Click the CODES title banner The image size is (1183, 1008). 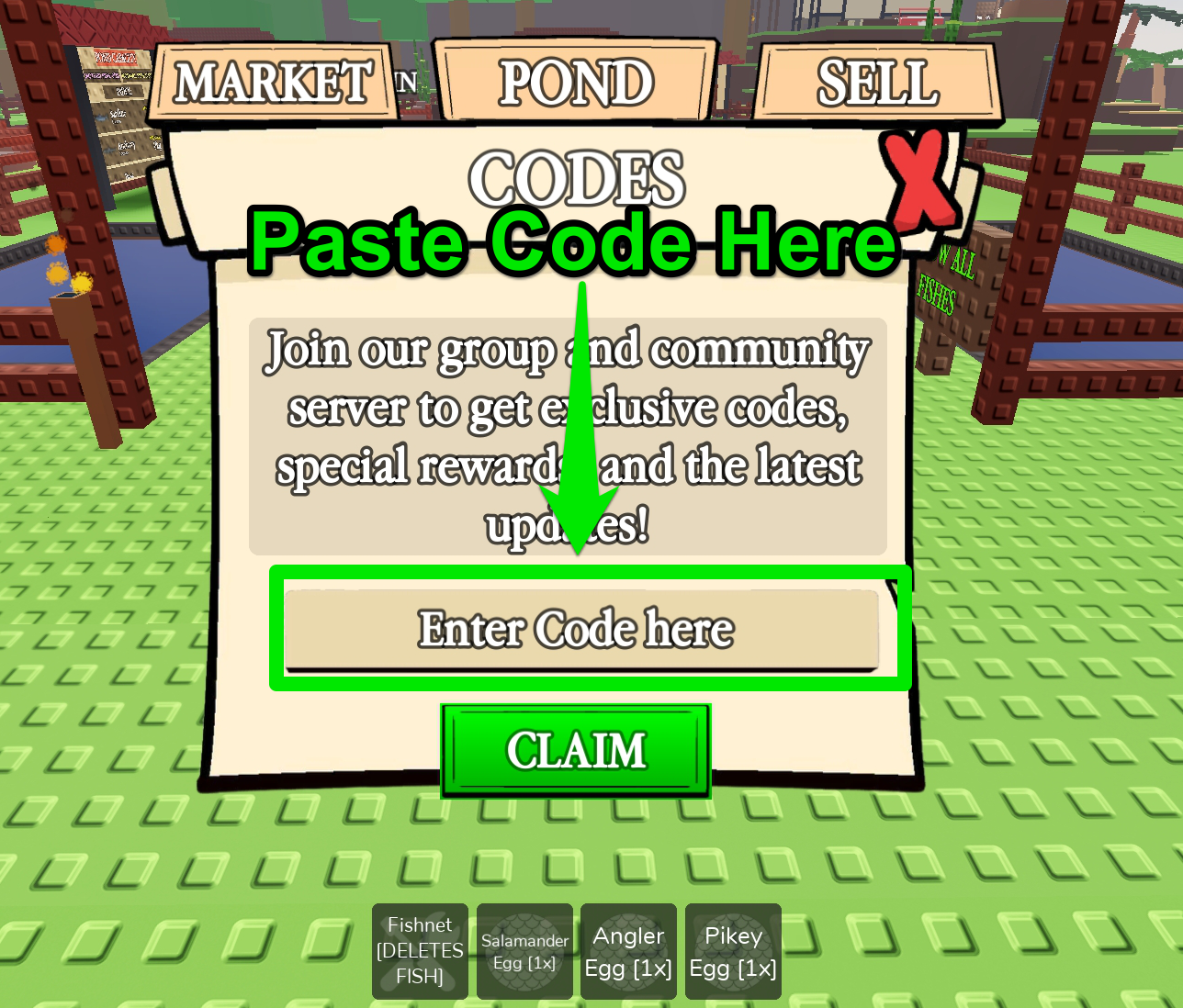tap(577, 177)
